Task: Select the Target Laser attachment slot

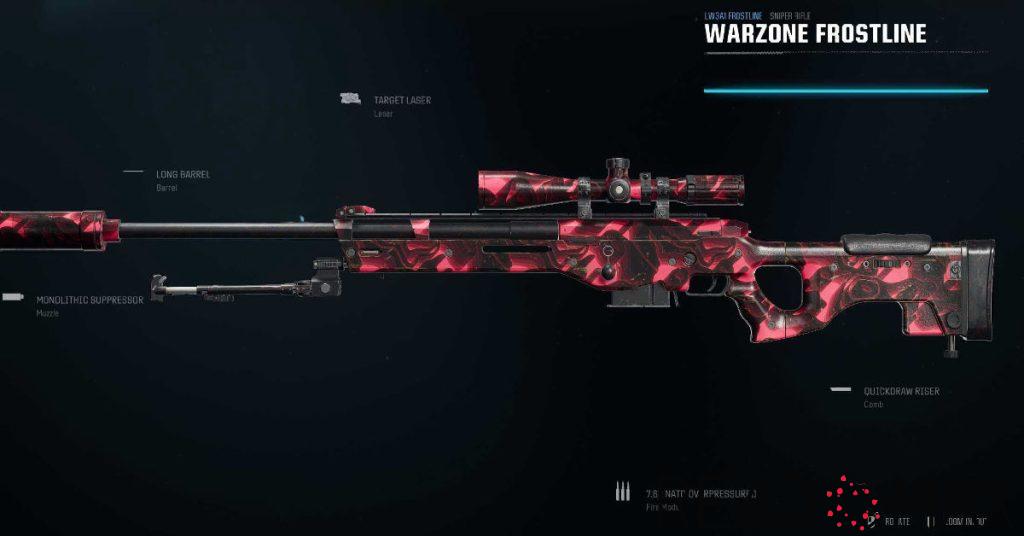Action: tap(401, 101)
